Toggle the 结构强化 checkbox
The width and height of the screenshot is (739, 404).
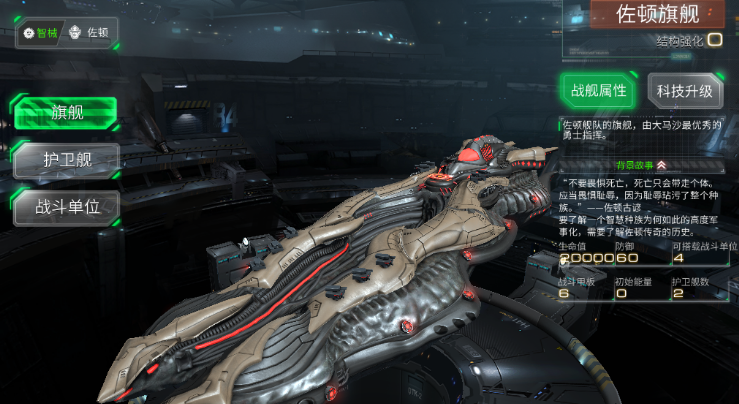coord(715,41)
